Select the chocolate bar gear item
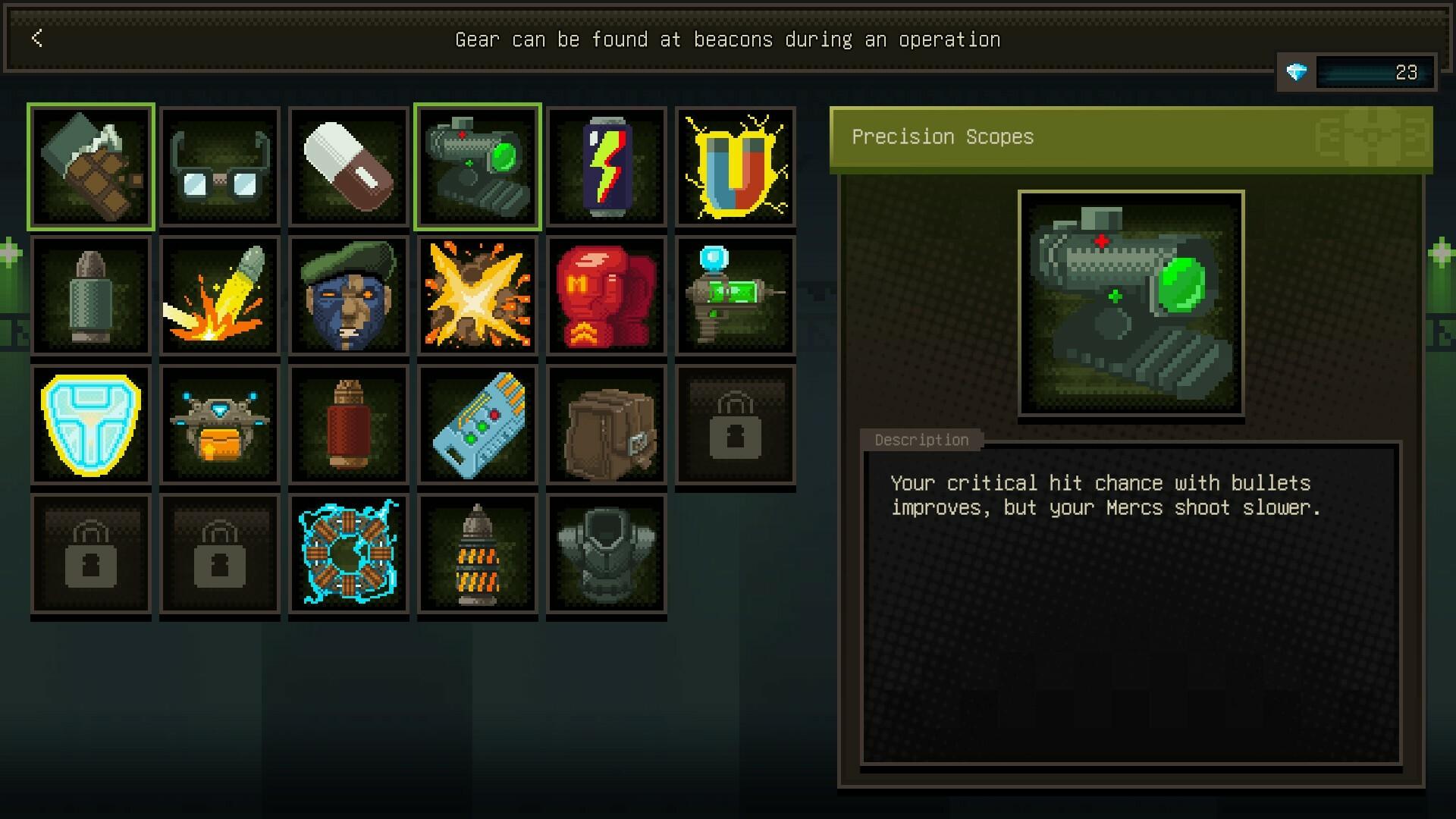The width and height of the screenshot is (1456, 819). pyautogui.click(x=90, y=165)
